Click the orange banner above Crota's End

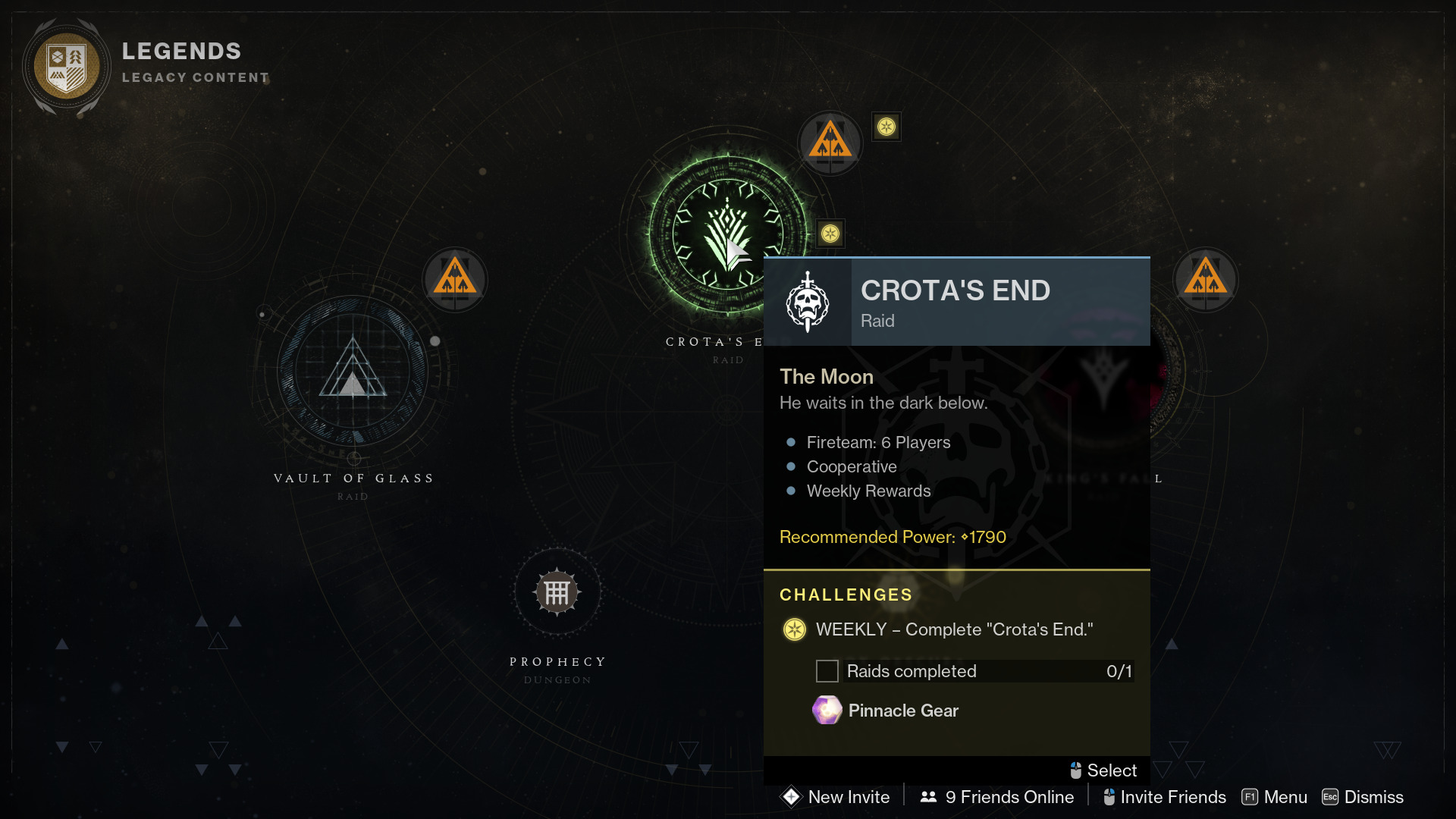(x=830, y=142)
